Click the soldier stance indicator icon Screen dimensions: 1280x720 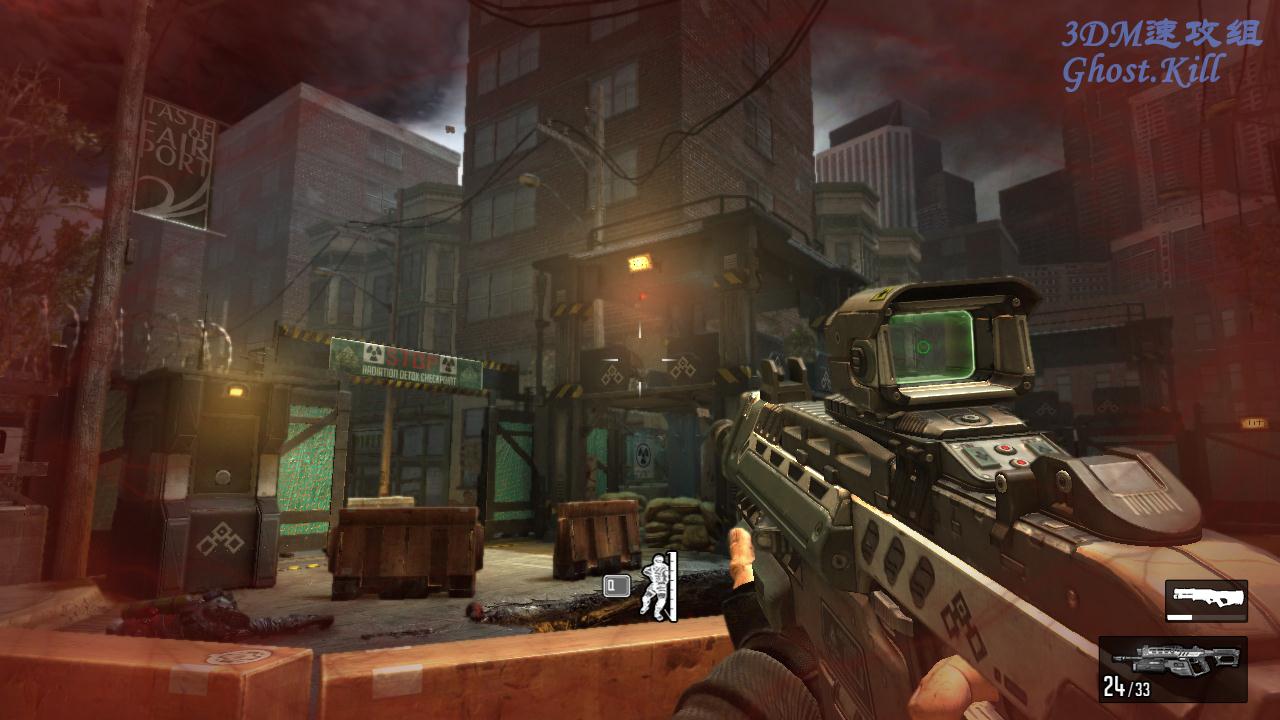pos(656,585)
